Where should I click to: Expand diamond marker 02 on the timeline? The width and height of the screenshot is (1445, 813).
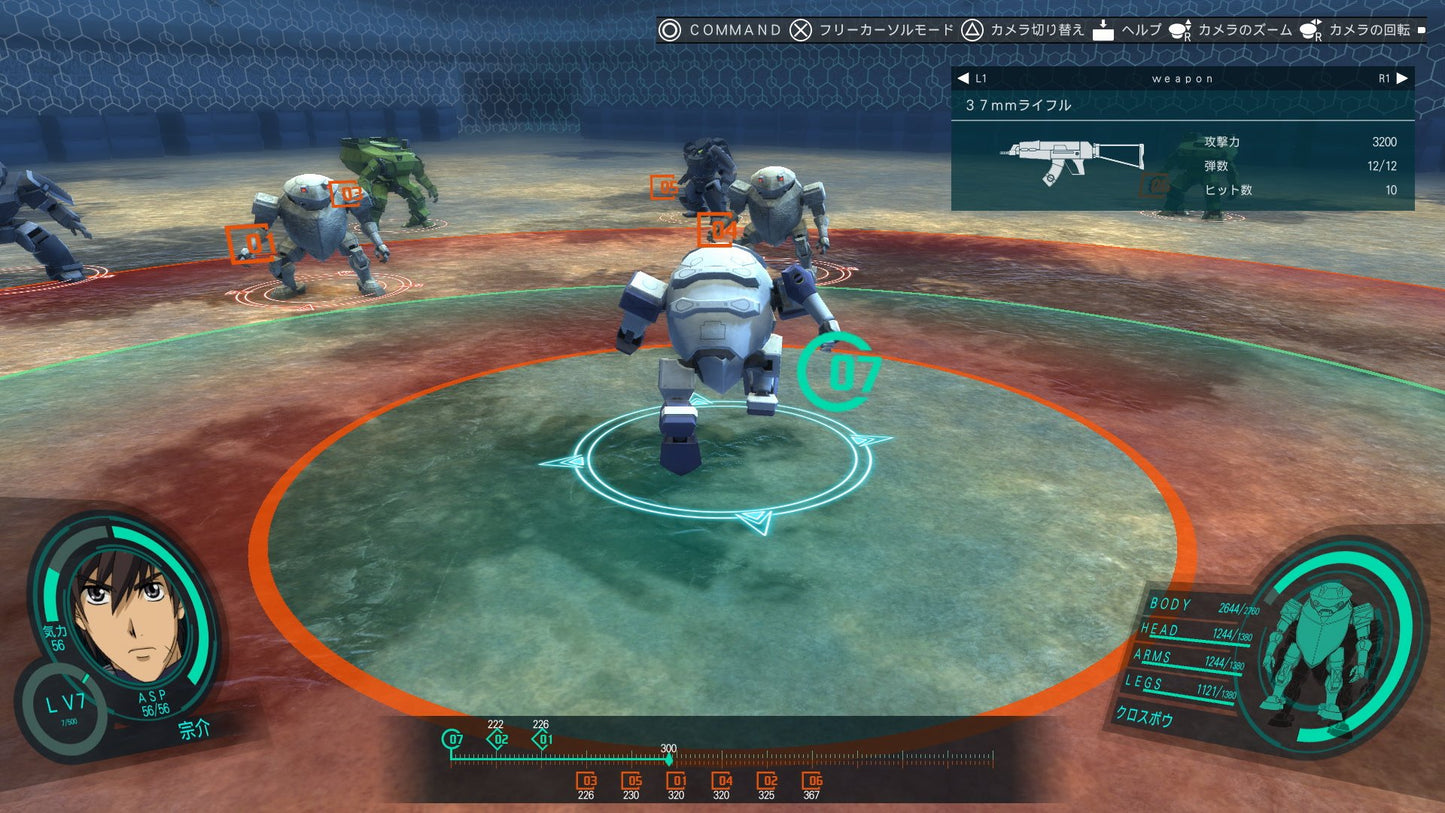[x=496, y=738]
